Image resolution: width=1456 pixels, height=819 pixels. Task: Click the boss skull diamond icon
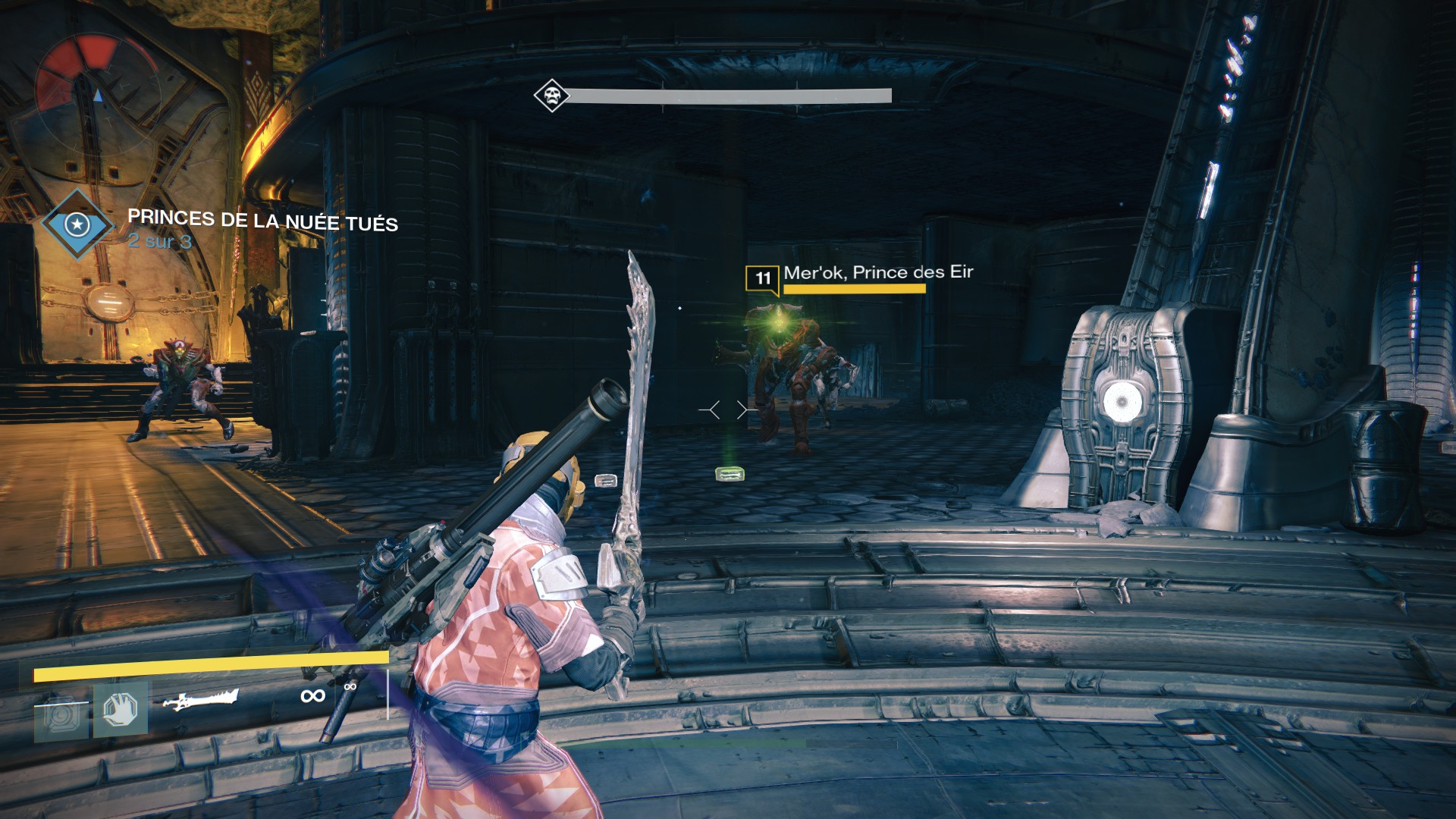click(551, 96)
